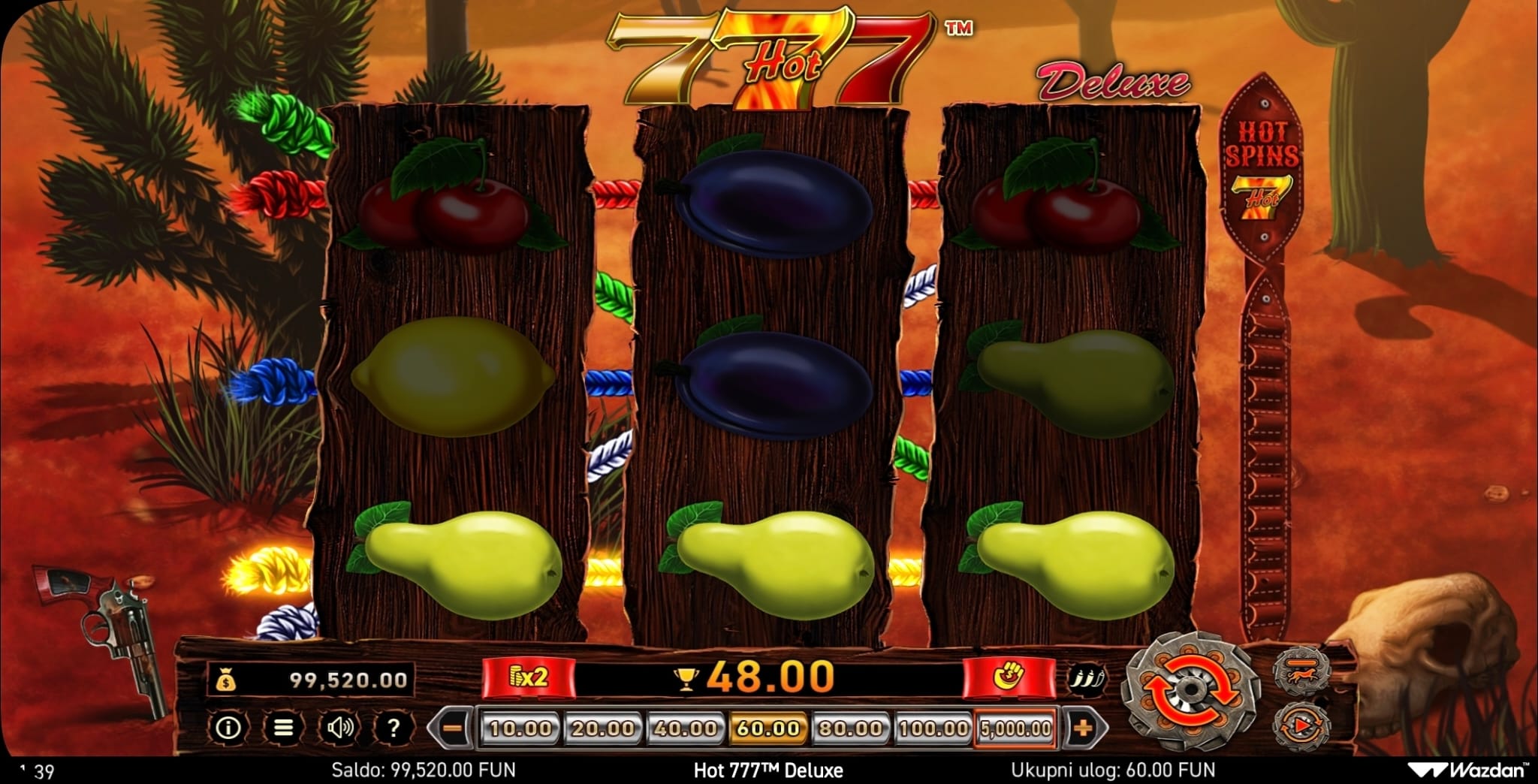Toggle the sound speaker icon
The height and width of the screenshot is (784, 1538).
339,728
